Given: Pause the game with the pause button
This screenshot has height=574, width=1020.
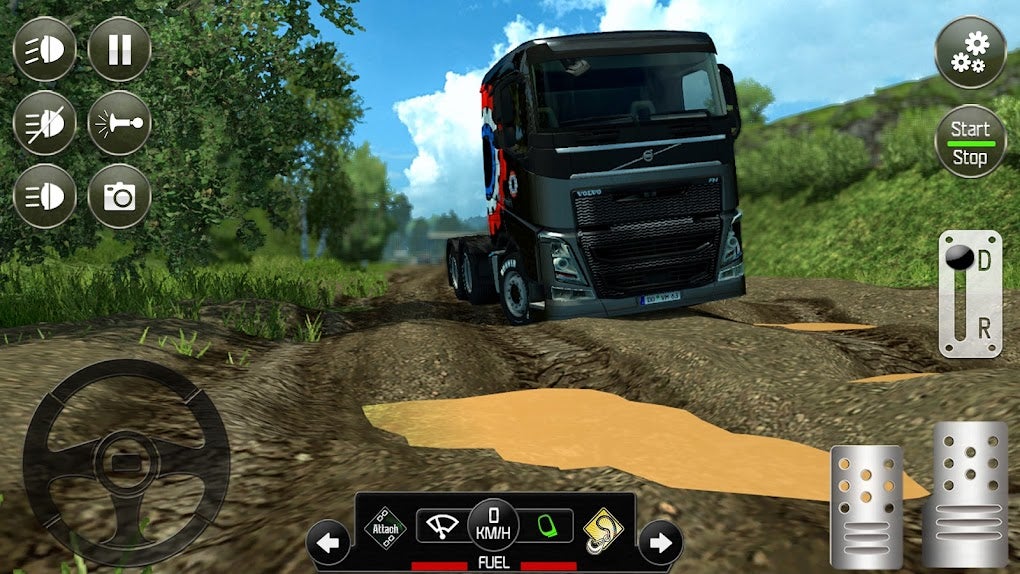Looking at the screenshot, I should coord(119,49).
